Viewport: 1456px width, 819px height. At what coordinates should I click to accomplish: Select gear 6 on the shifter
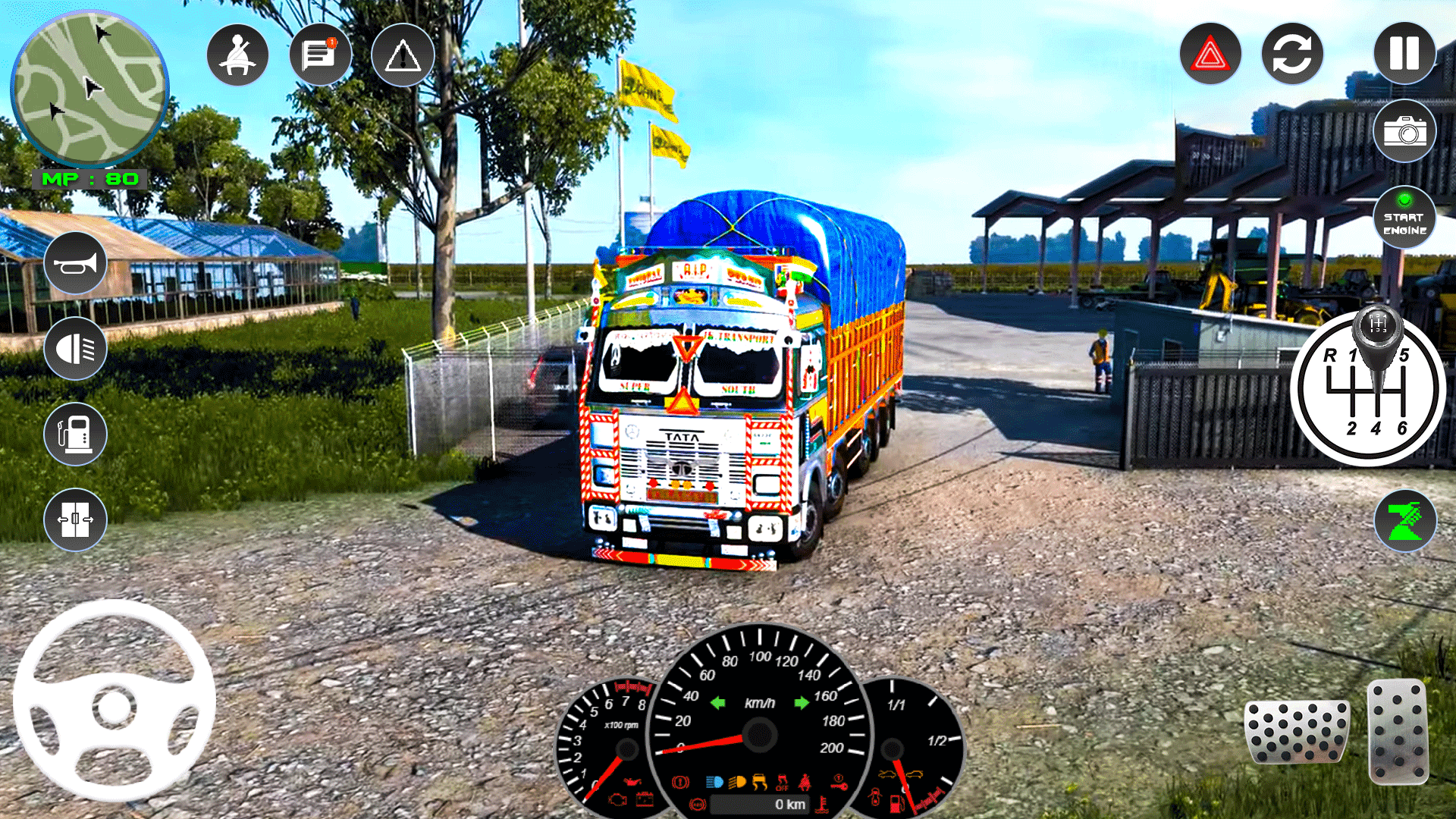(1403, 428)
